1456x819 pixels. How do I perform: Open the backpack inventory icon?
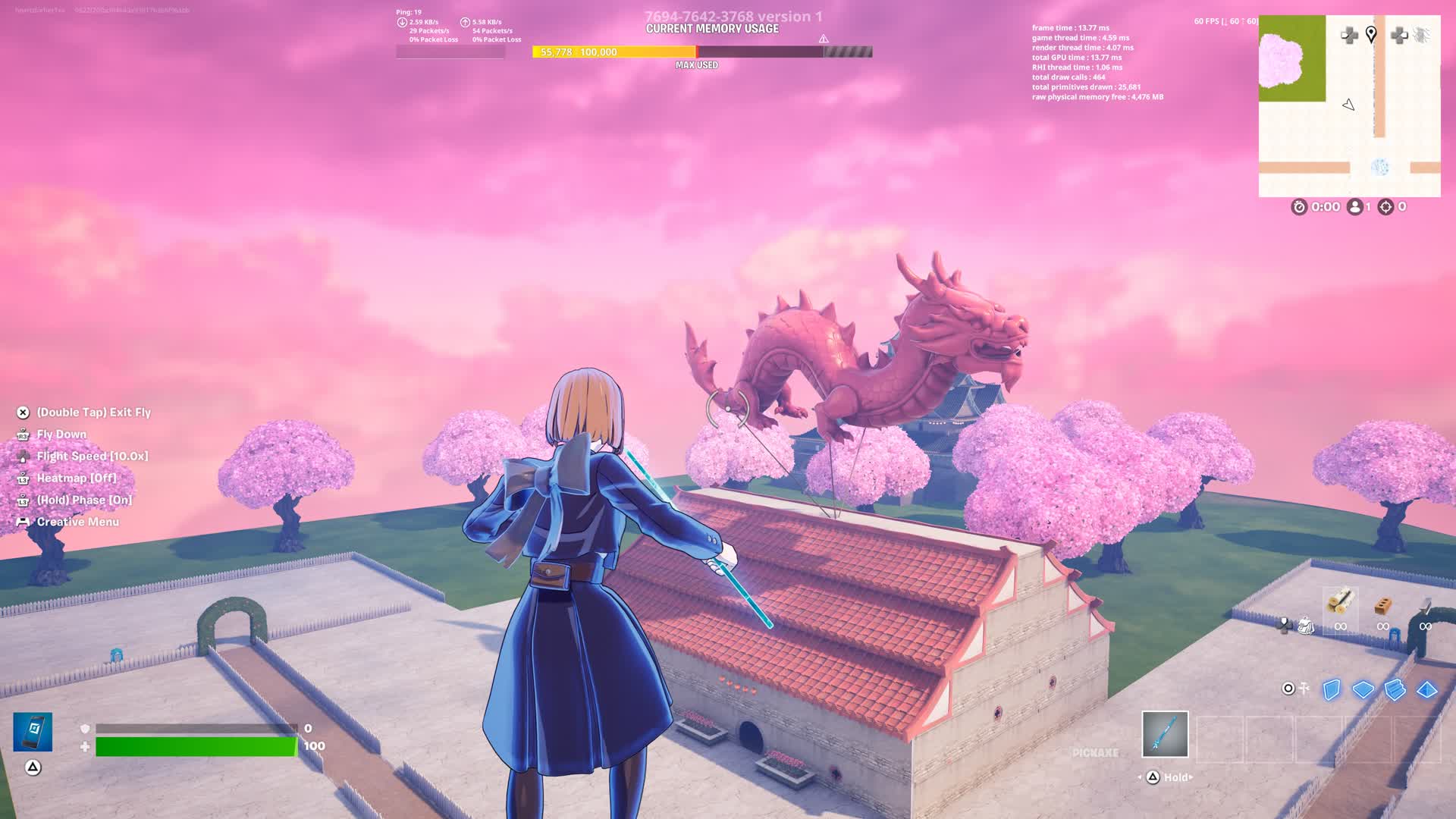pos(1305,626)
